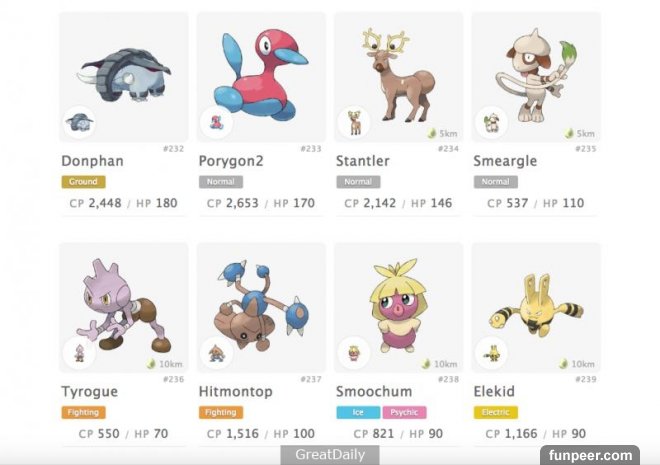Viewport: 660px width, 465px height.
Task: Click the small Donphan round icon
Action: pos(79,123)
